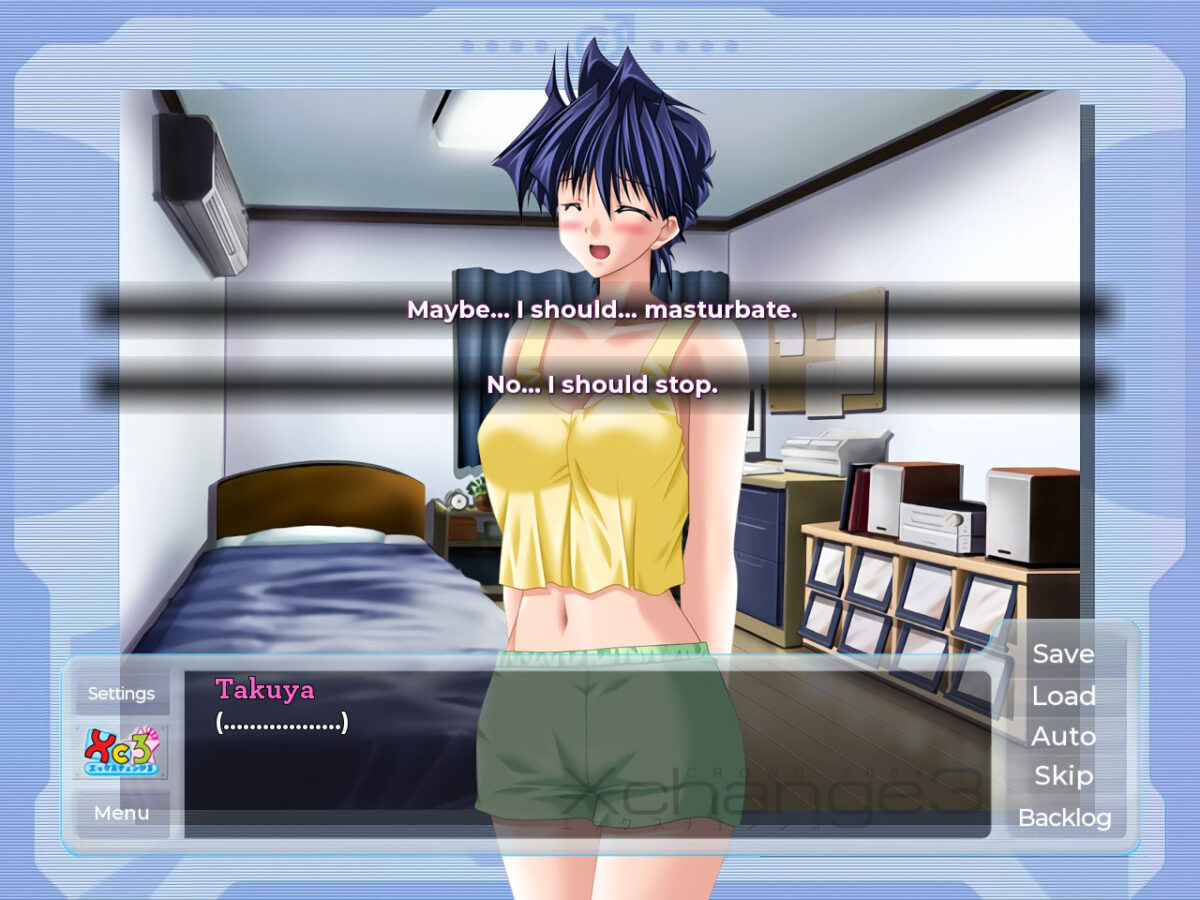1200x900 pixels.
Task: Open the game Menu
Action: [x=121, y=813]
